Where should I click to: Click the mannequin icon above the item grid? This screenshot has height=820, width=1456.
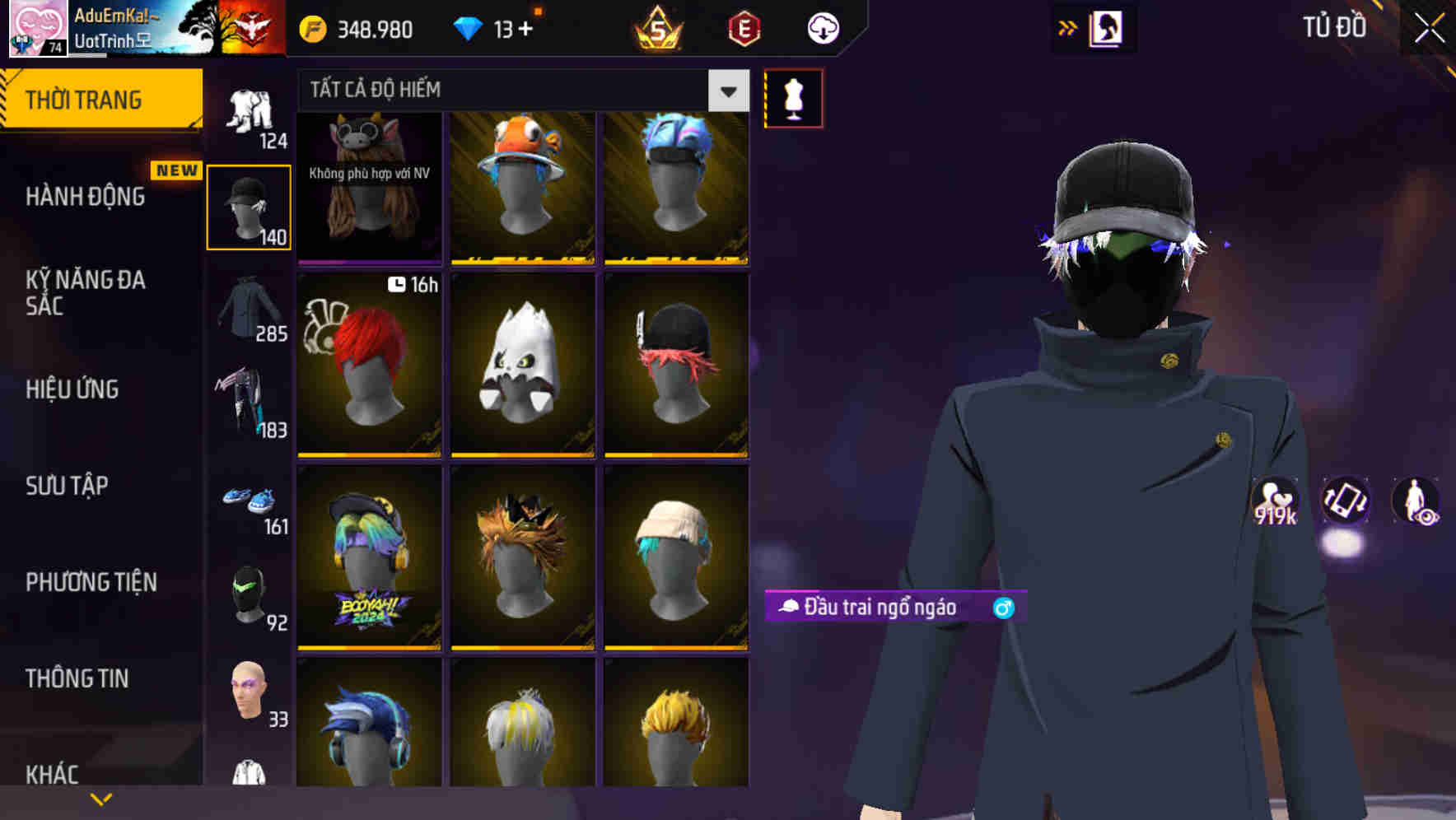click(x=793, y=97)
